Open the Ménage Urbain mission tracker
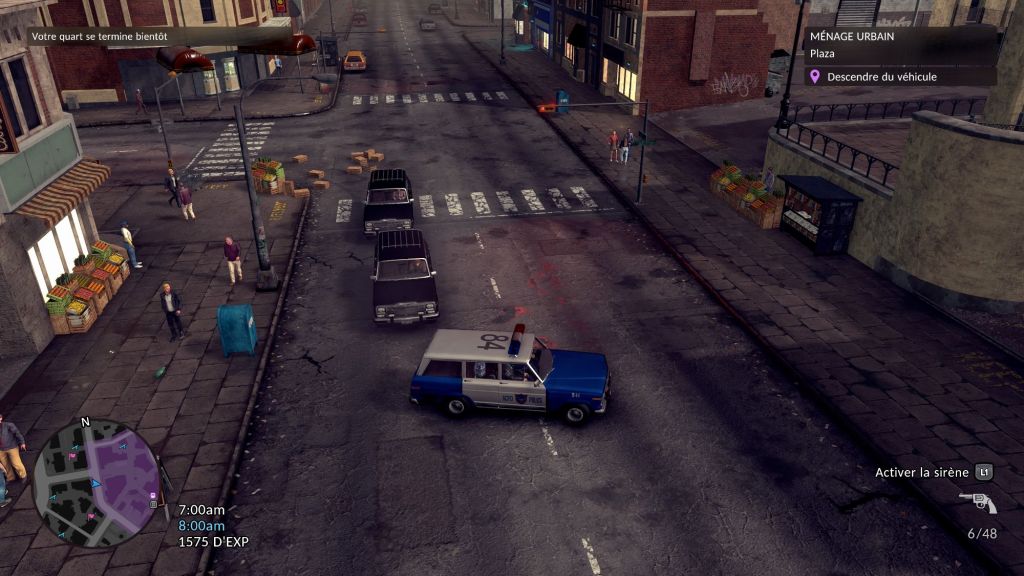 coord(900,44)
